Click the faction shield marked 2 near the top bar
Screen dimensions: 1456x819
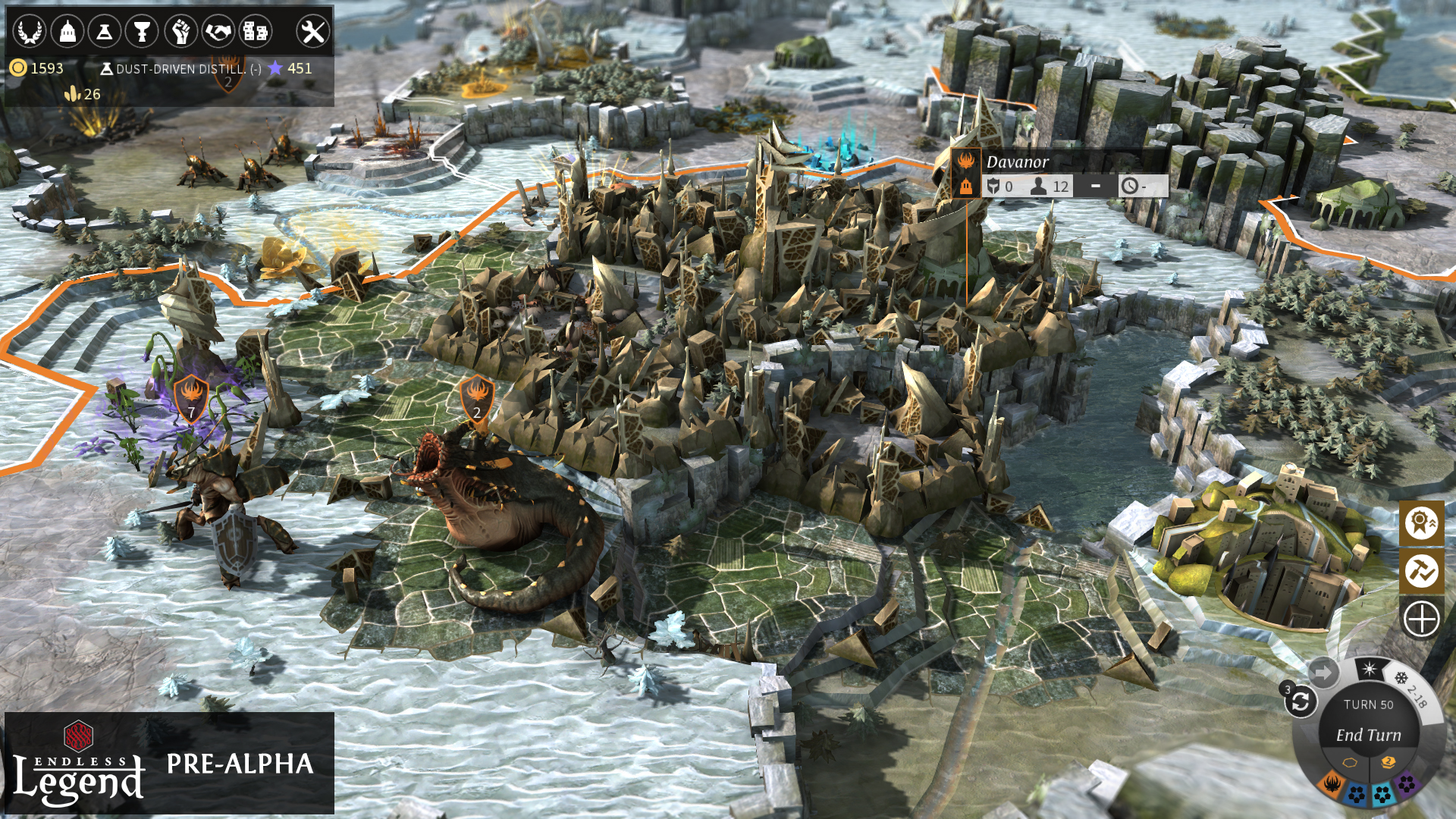tap(230, 76)
